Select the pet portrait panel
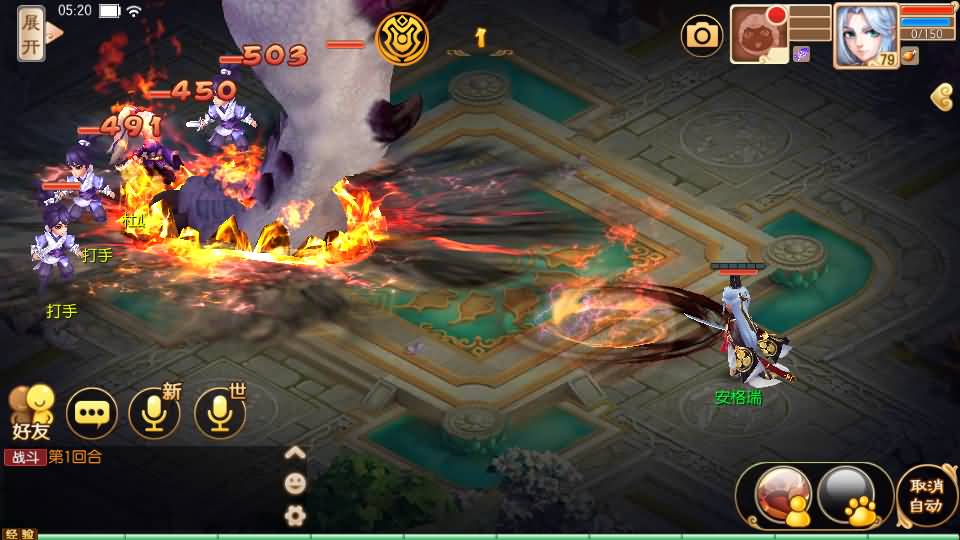 click(x=760, y=34)
